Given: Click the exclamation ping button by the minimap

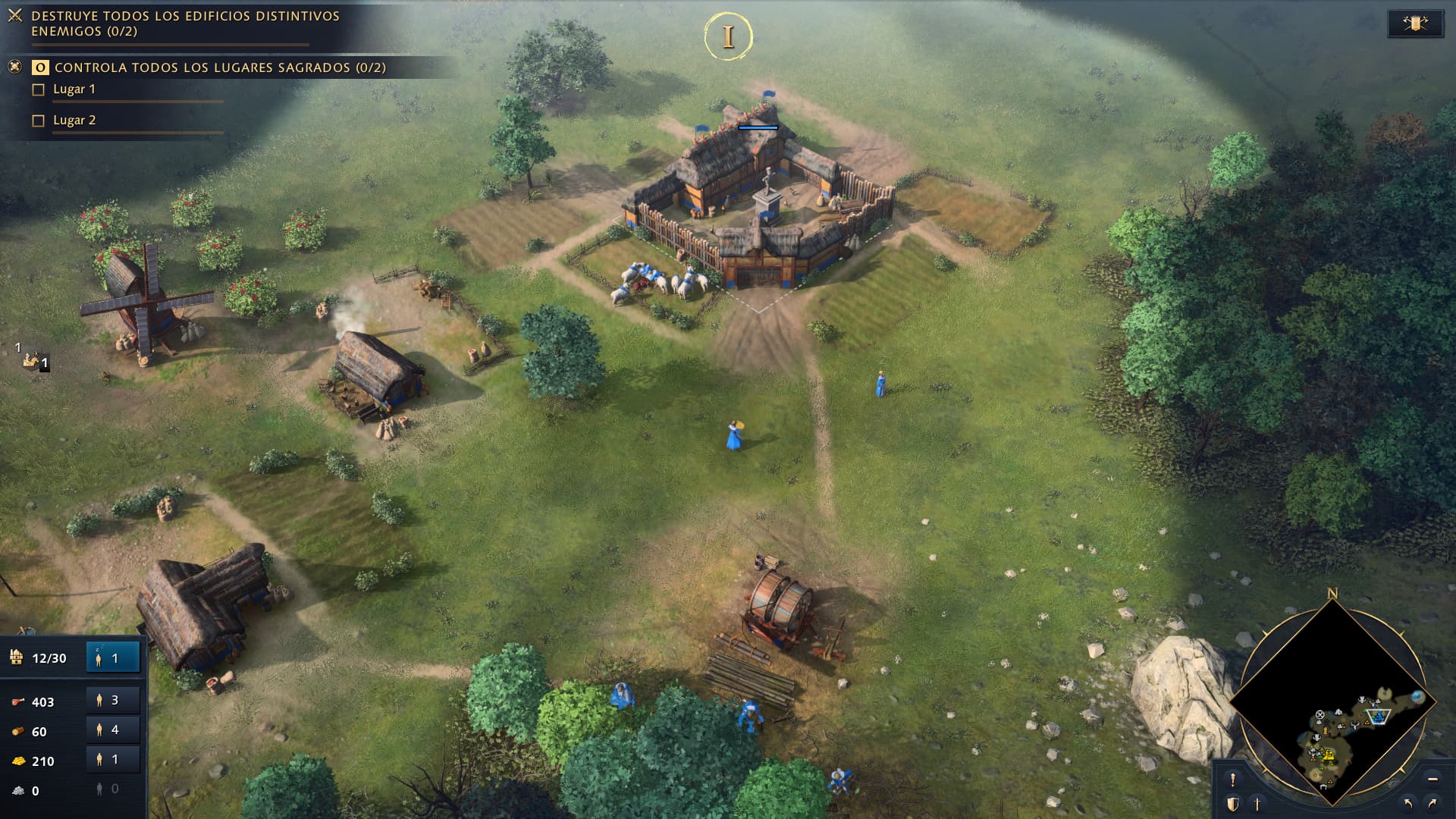Looking at the screenshot, I should (1233, 780).
